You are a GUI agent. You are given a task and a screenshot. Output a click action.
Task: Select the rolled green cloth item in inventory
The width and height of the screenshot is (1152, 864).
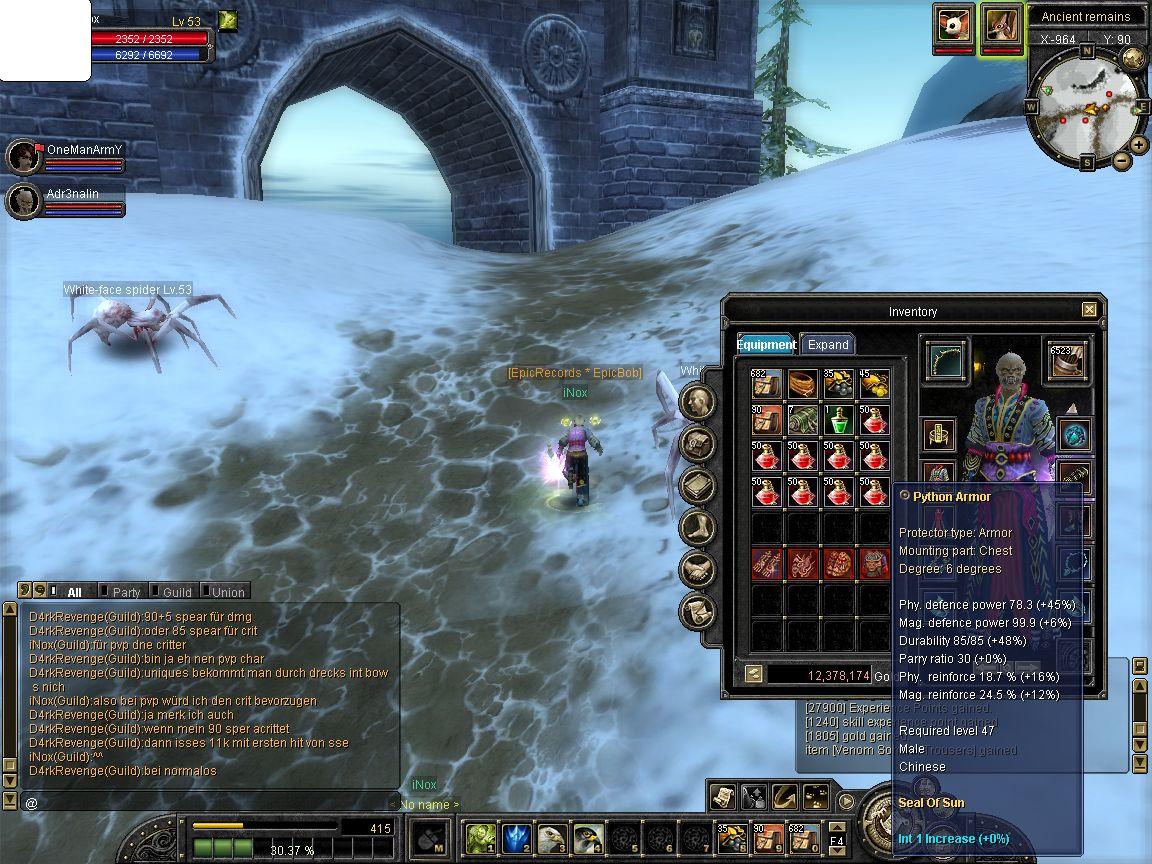803,419
